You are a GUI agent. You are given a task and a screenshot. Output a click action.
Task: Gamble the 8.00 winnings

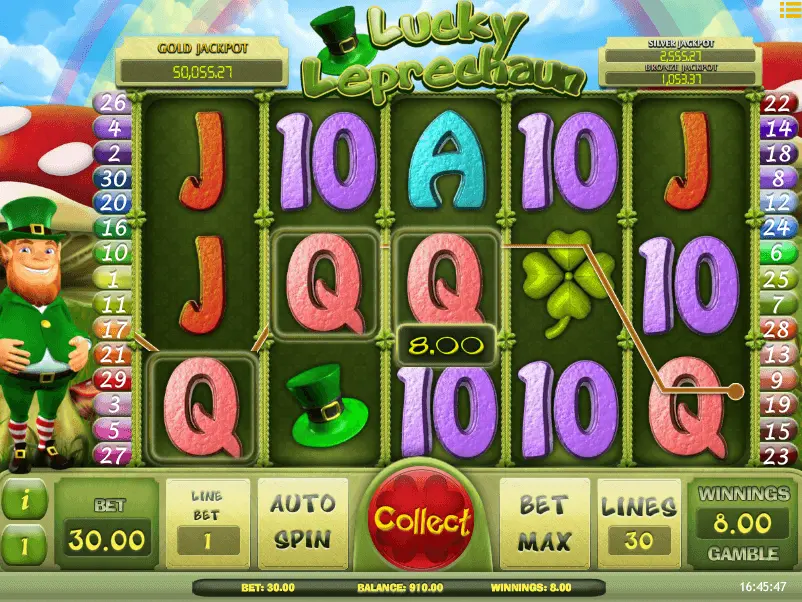[743, 553]
